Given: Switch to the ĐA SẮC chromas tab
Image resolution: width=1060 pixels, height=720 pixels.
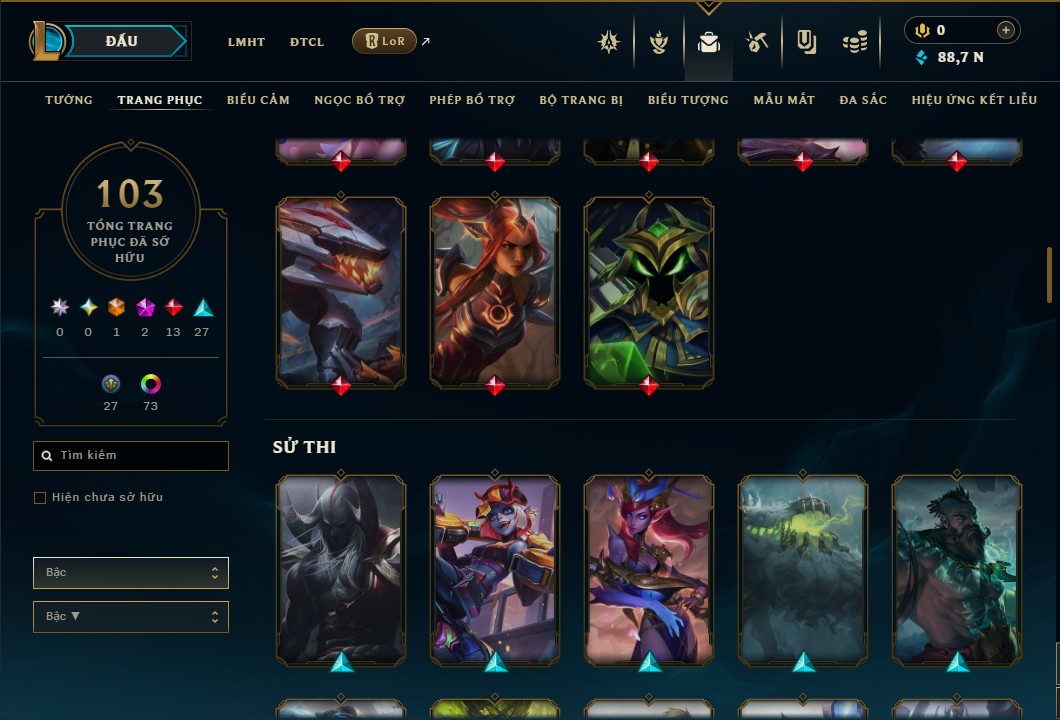Looking at the screenshot, I should click(x=863, y=100).
